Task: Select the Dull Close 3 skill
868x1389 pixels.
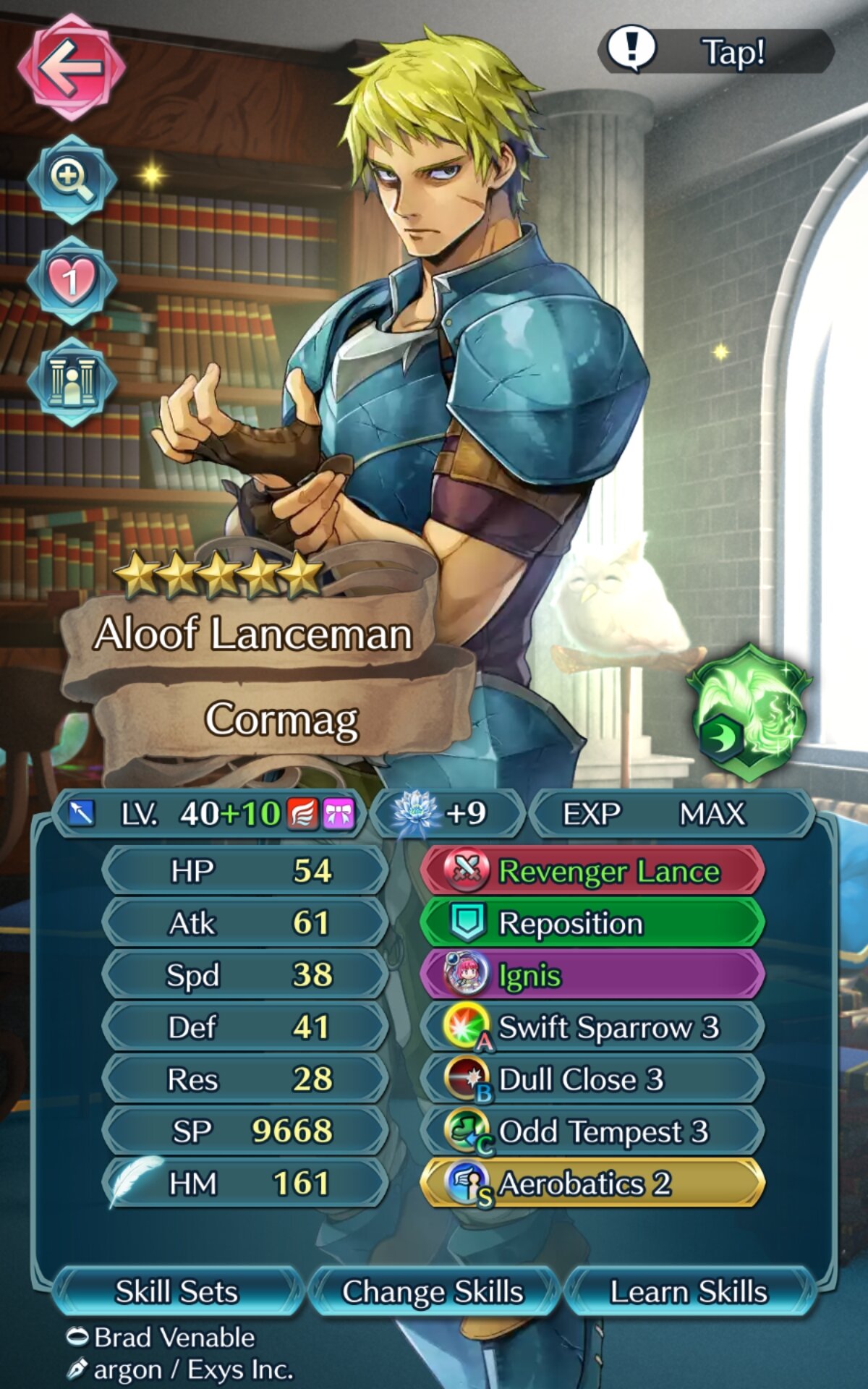Action: pos(592,1079)
